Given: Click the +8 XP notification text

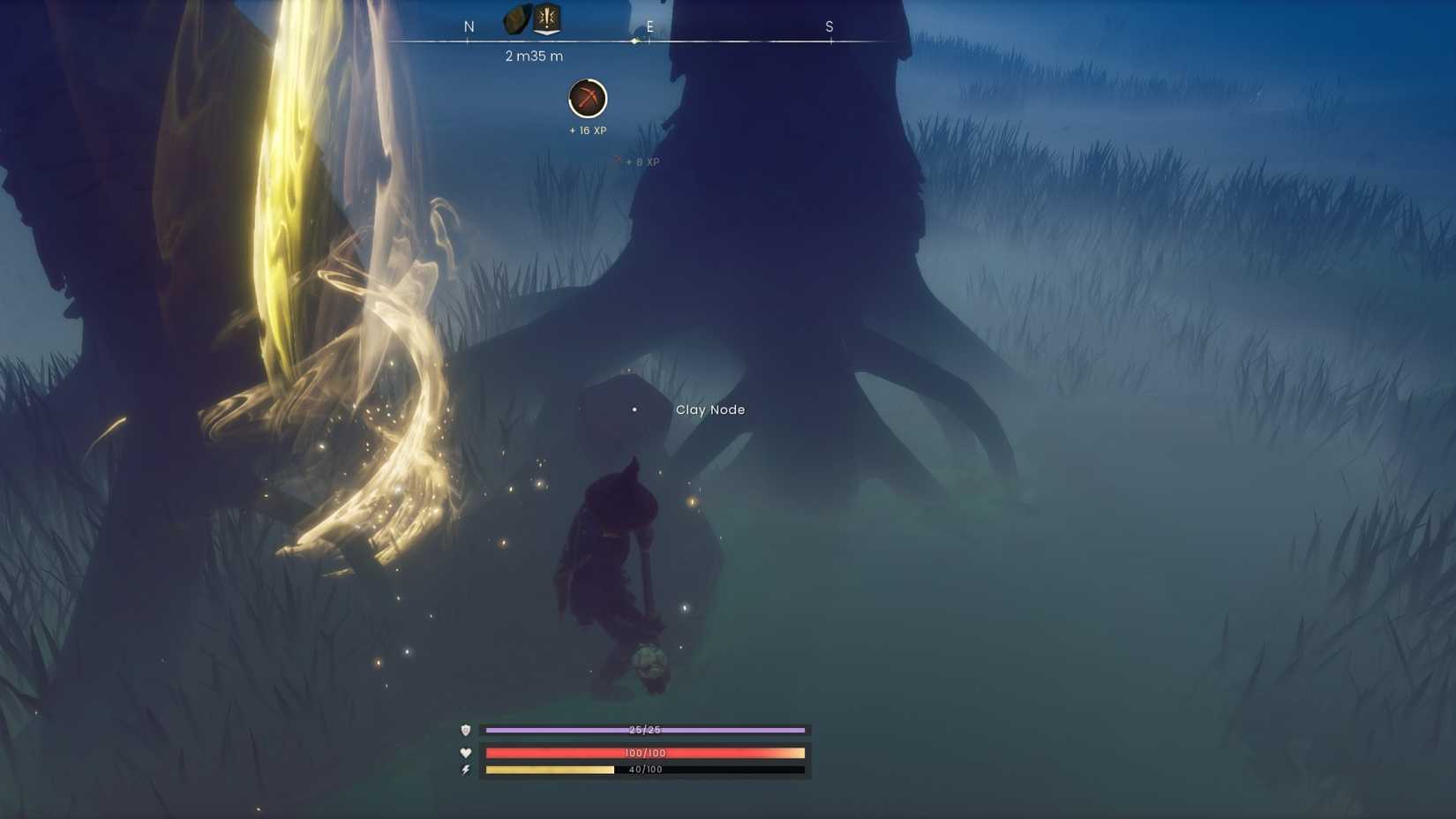Looking at the screenshot, I should pos(643,162).
